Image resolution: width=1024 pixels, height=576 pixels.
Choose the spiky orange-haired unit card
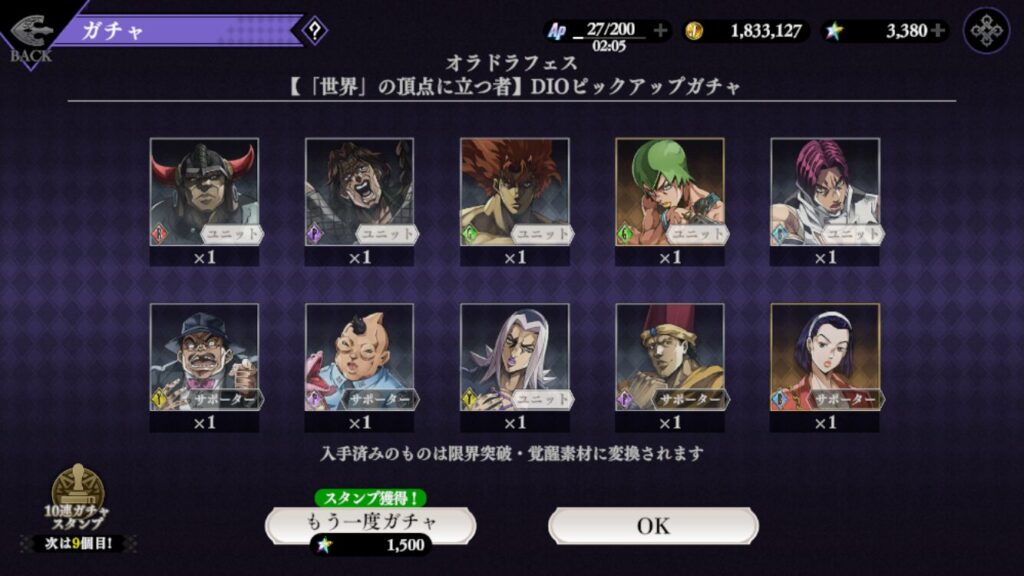514,192
